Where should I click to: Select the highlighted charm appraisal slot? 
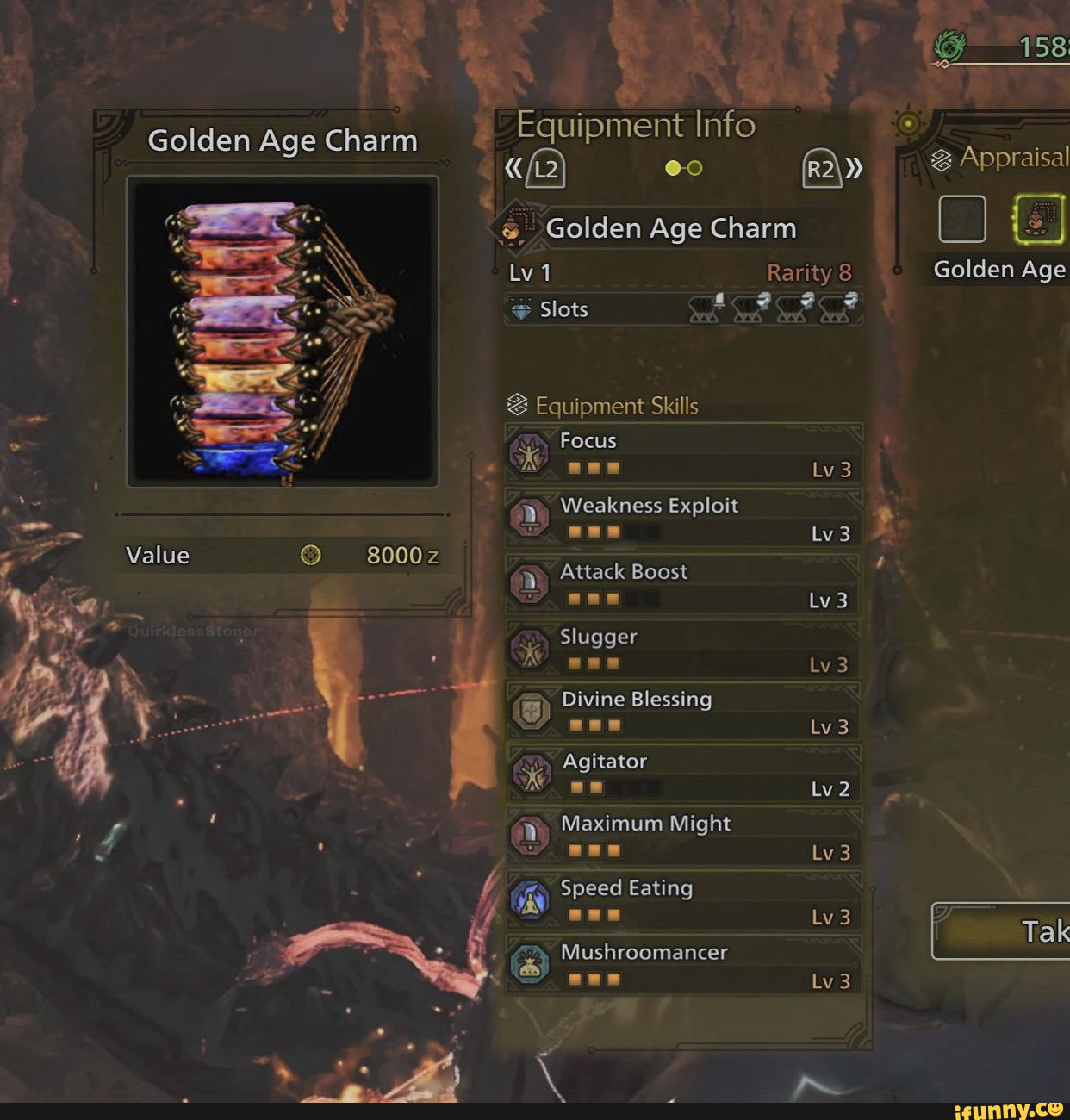(x=1040, y=218)
